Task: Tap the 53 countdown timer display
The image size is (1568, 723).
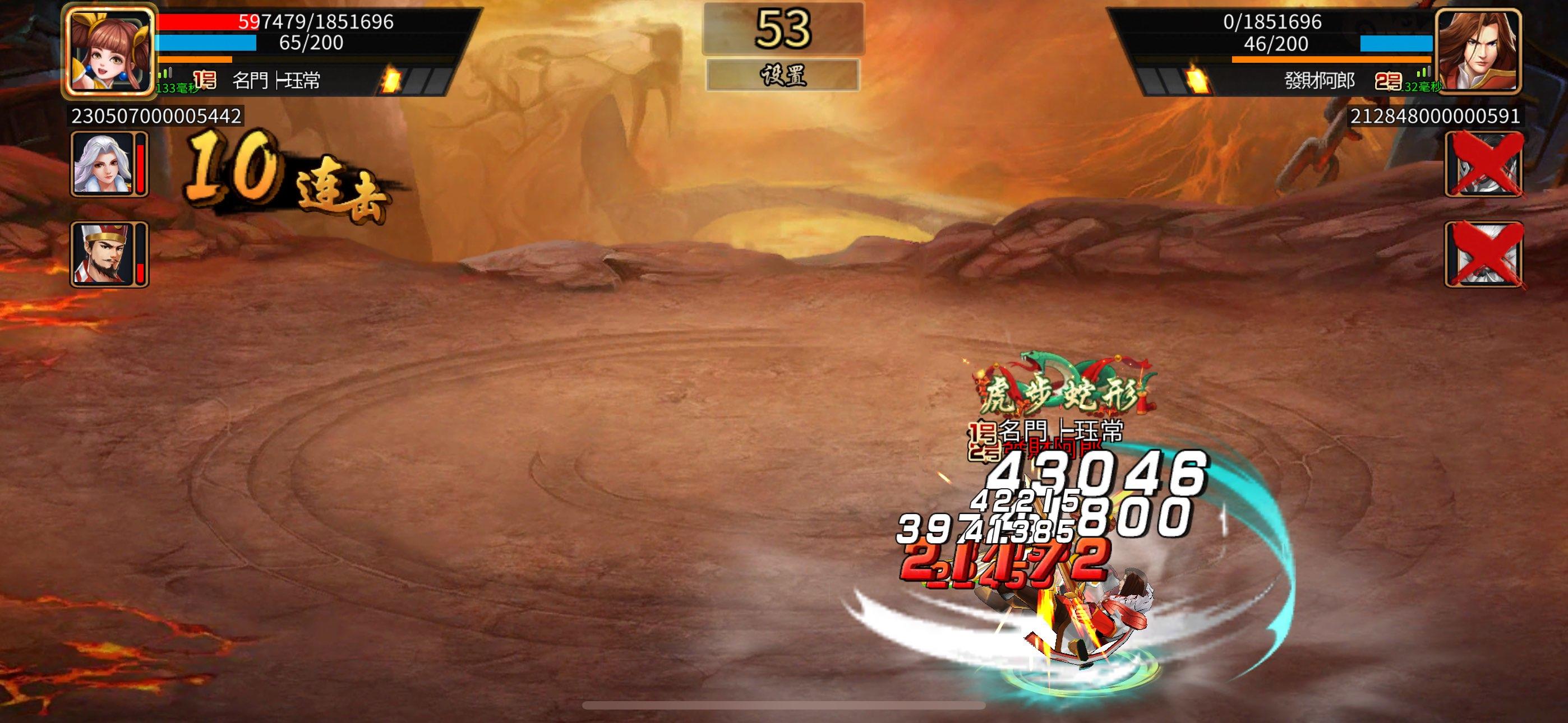Action: click(784, 27)
